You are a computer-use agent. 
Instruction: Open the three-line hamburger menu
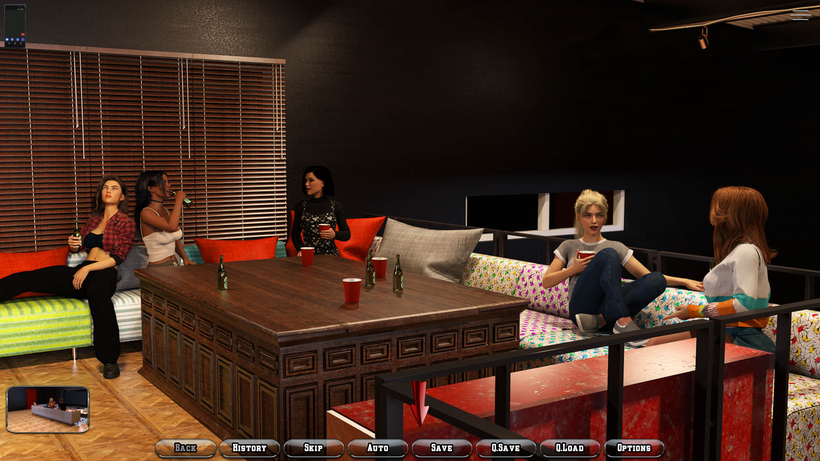(801, 14)
